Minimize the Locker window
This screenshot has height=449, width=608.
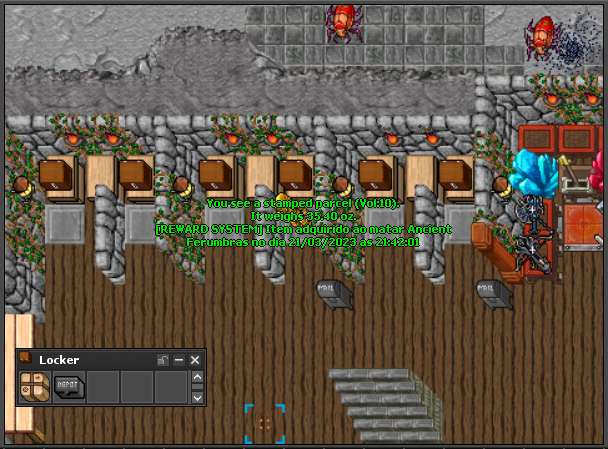coord(180,360)
